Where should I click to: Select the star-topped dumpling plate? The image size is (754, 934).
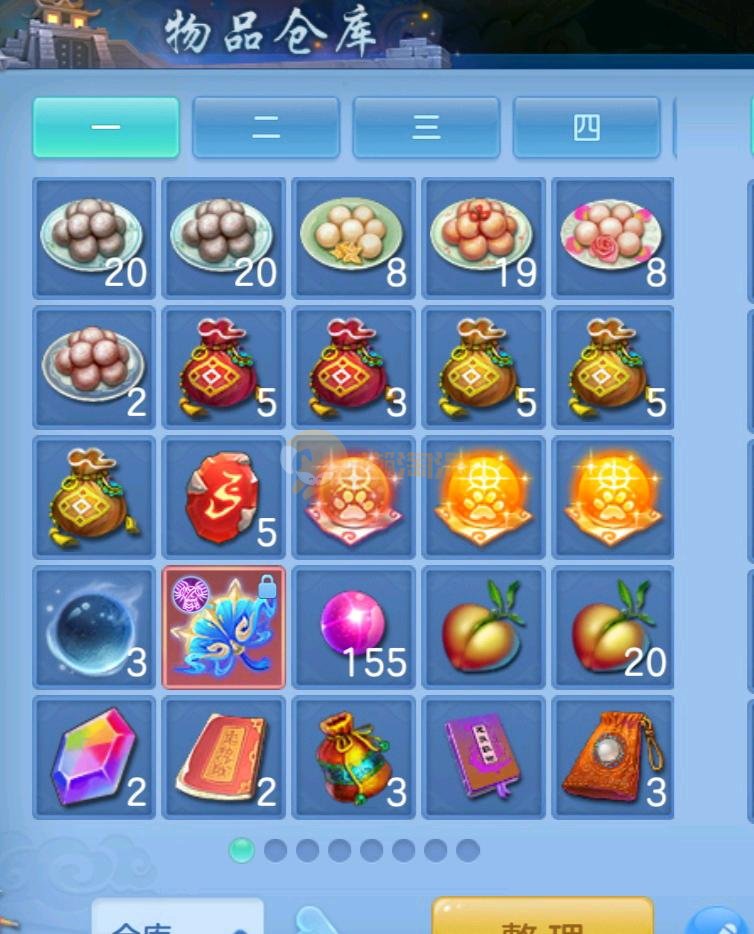[x=354, y=238]
